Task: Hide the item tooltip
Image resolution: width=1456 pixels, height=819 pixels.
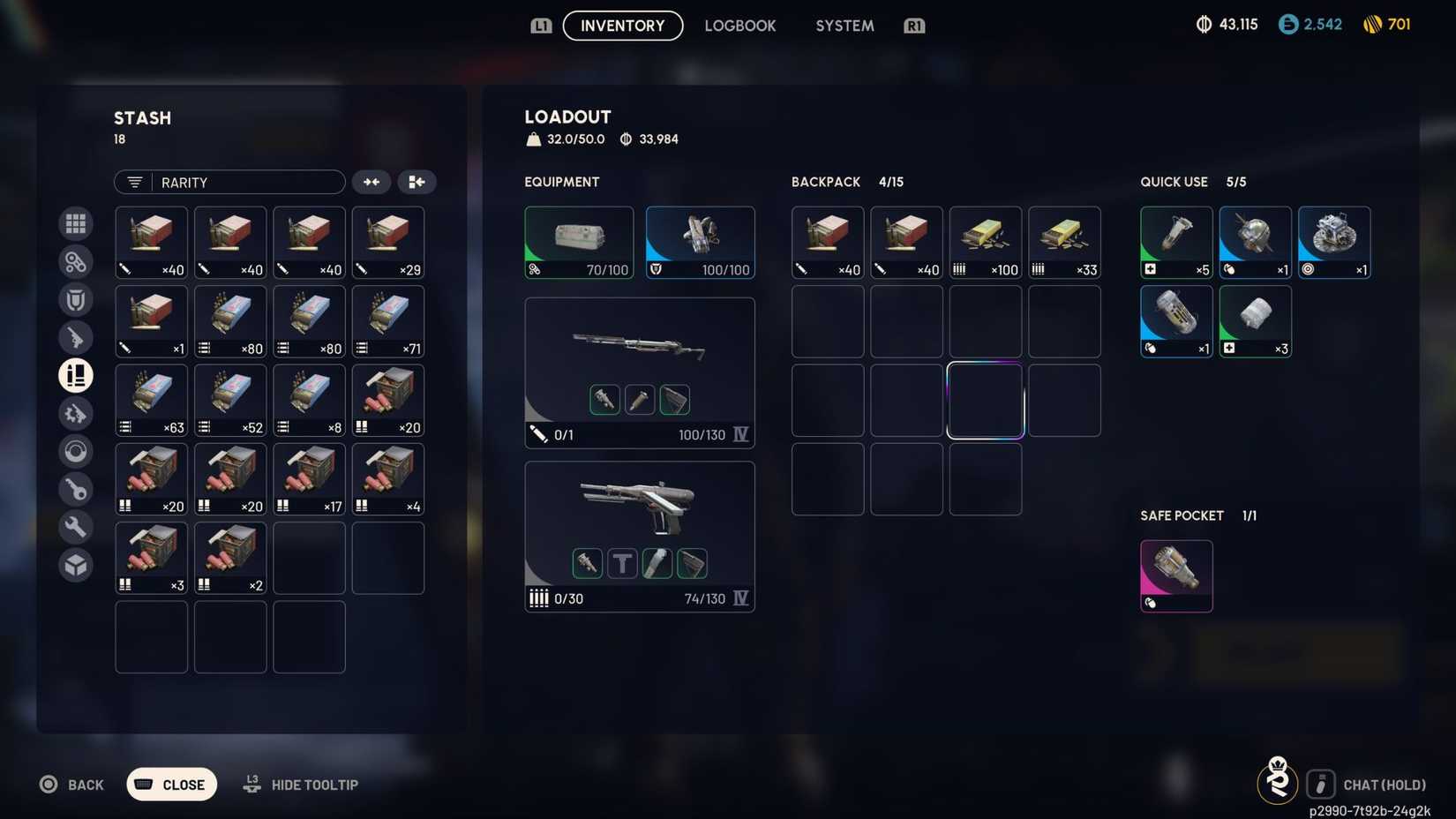Action: pos(302,785)
